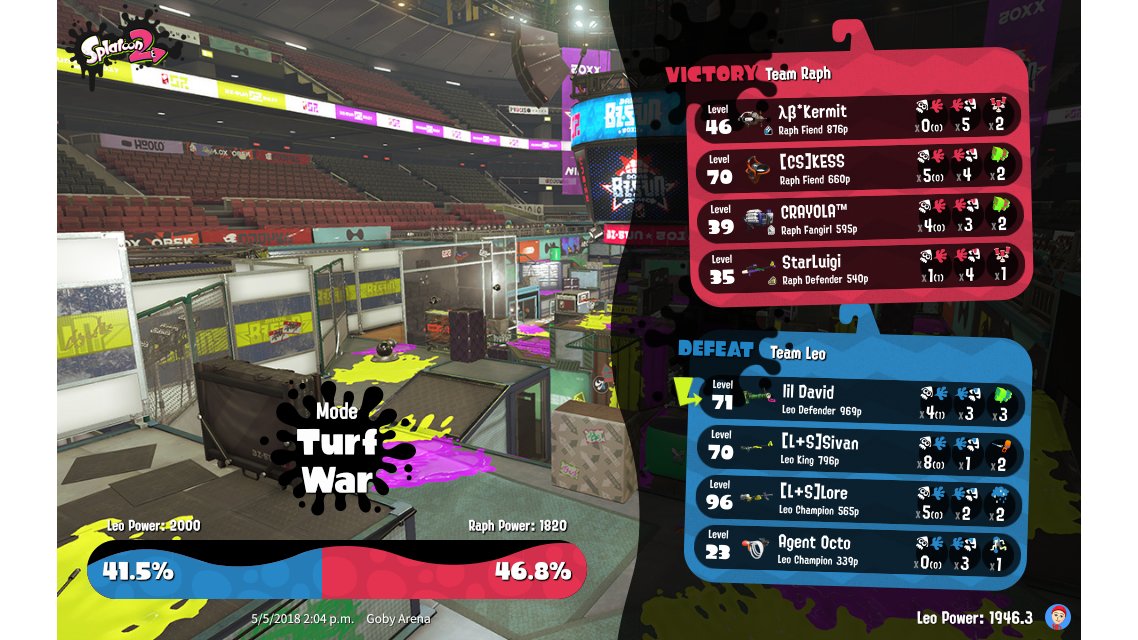
Task: Select the Agent Octo player row
Action: [x=860, y=548]
